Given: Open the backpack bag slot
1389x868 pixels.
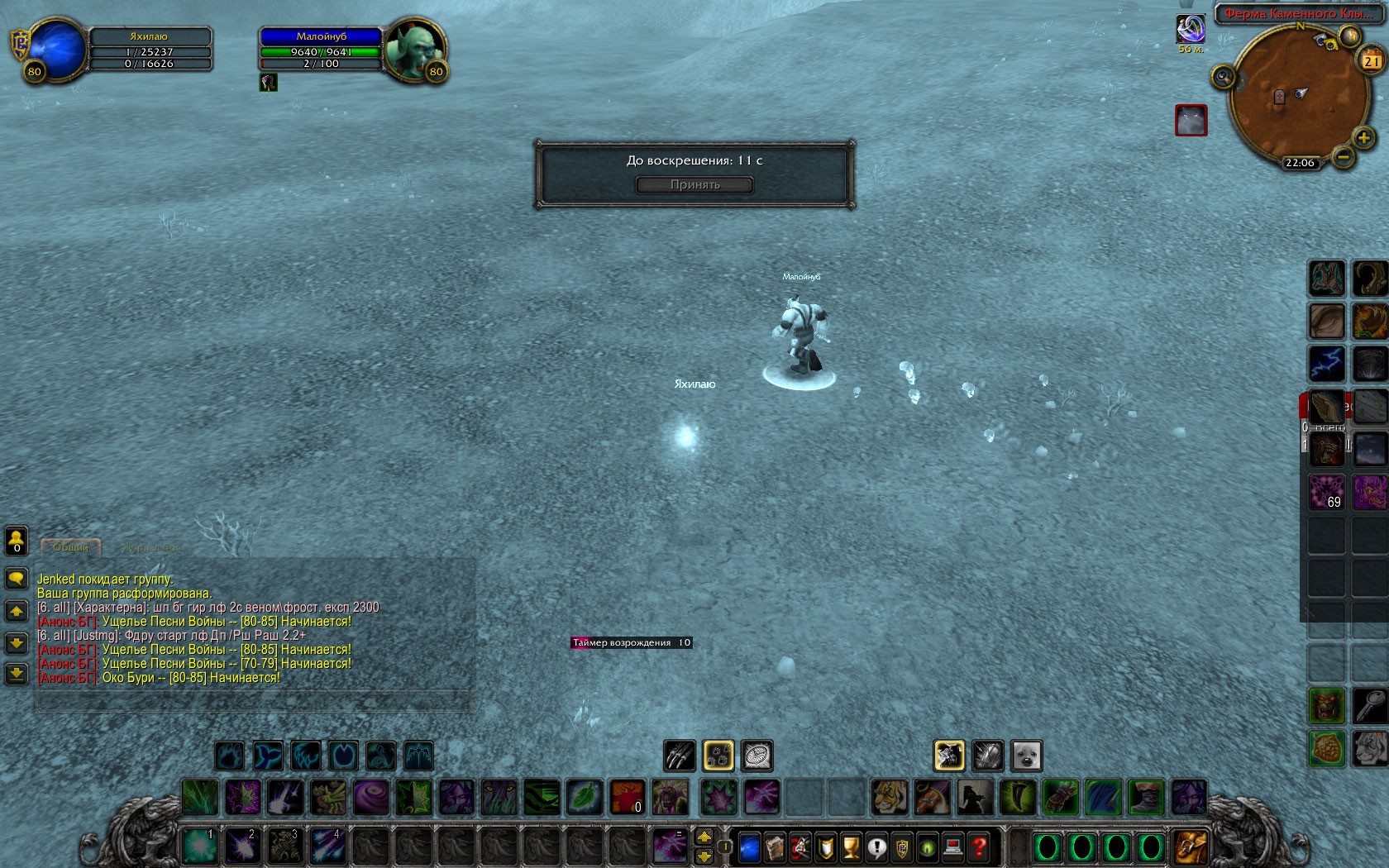Looking at the screenshot, I should click(x=1191, y=847).
